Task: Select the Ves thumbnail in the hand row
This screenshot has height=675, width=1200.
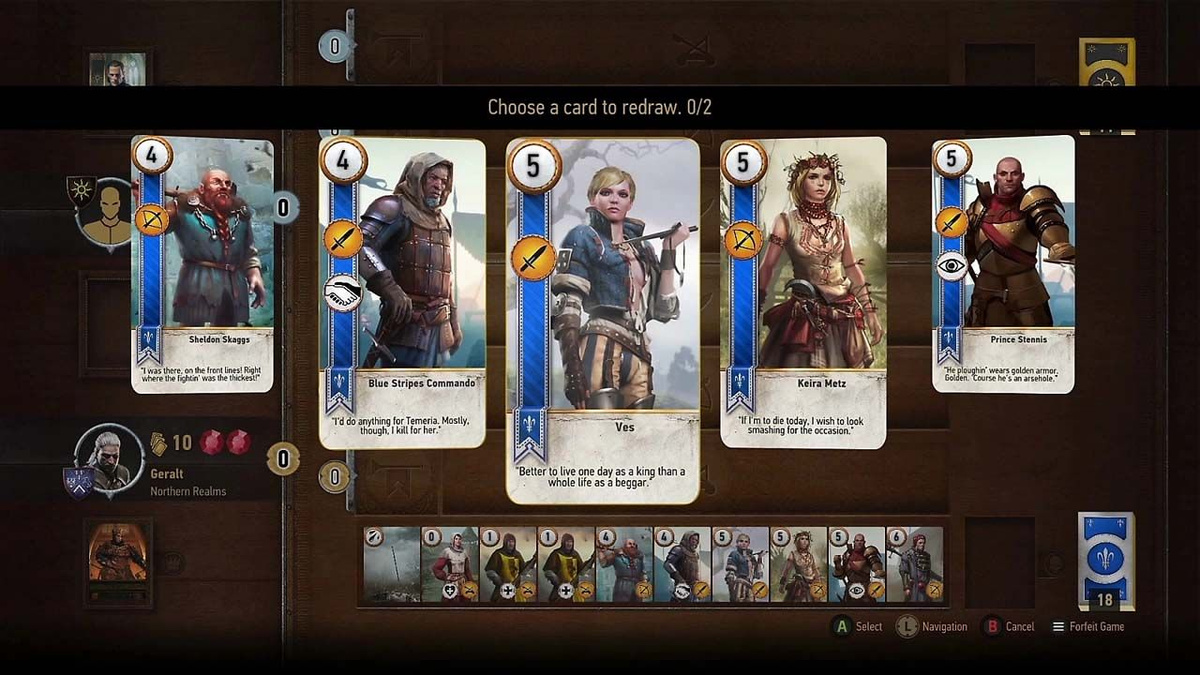Action: [741, 564]
